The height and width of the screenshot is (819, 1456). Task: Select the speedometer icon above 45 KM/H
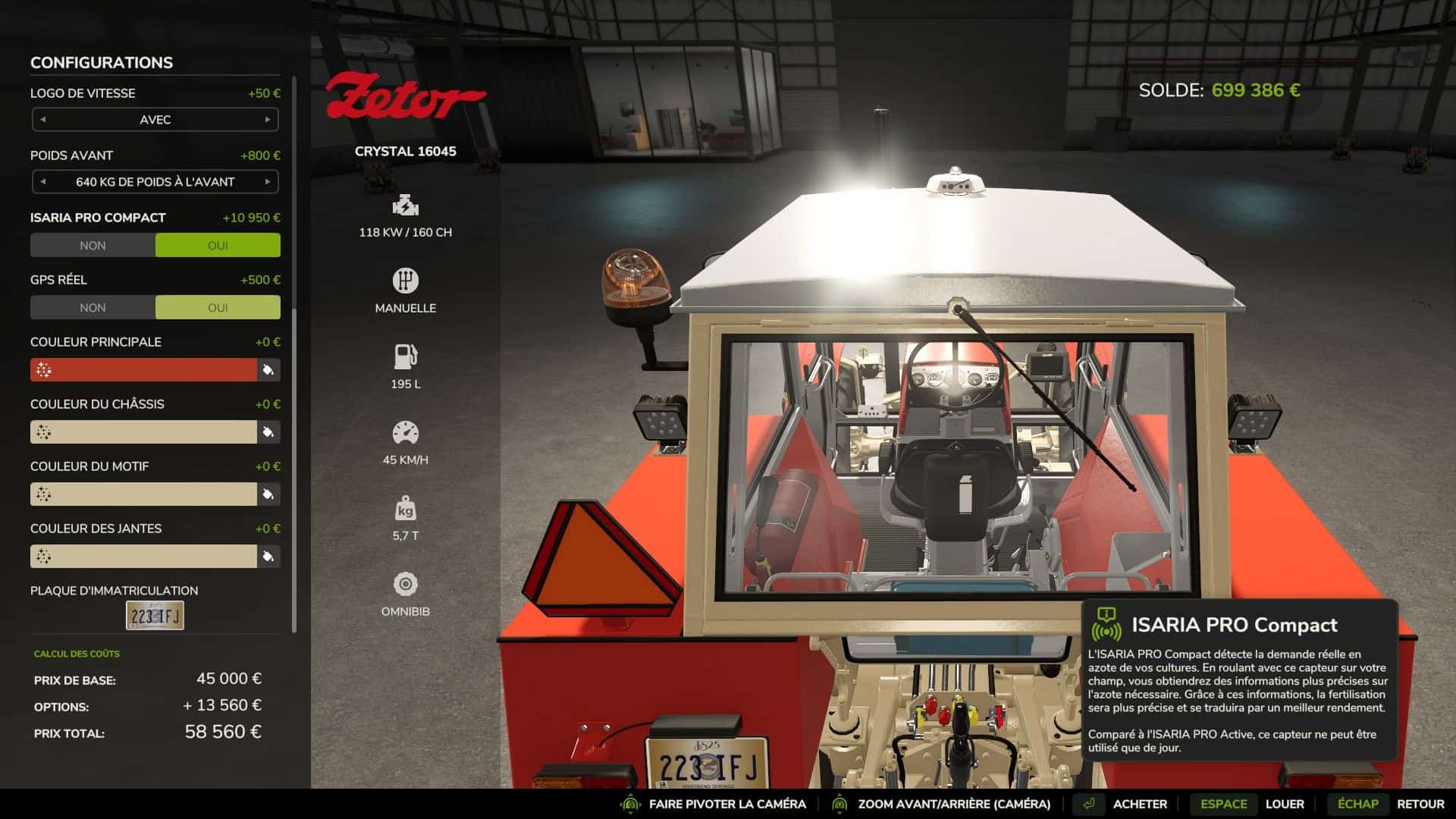click(405, 431)
